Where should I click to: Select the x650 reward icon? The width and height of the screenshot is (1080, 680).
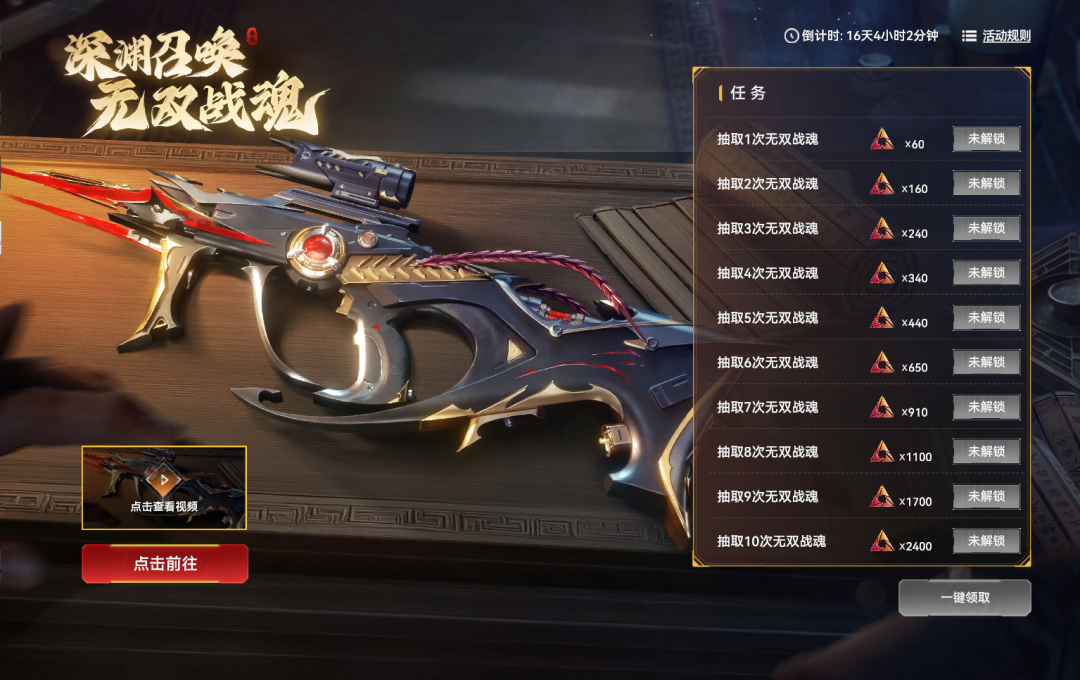click(x=881, y=363)
